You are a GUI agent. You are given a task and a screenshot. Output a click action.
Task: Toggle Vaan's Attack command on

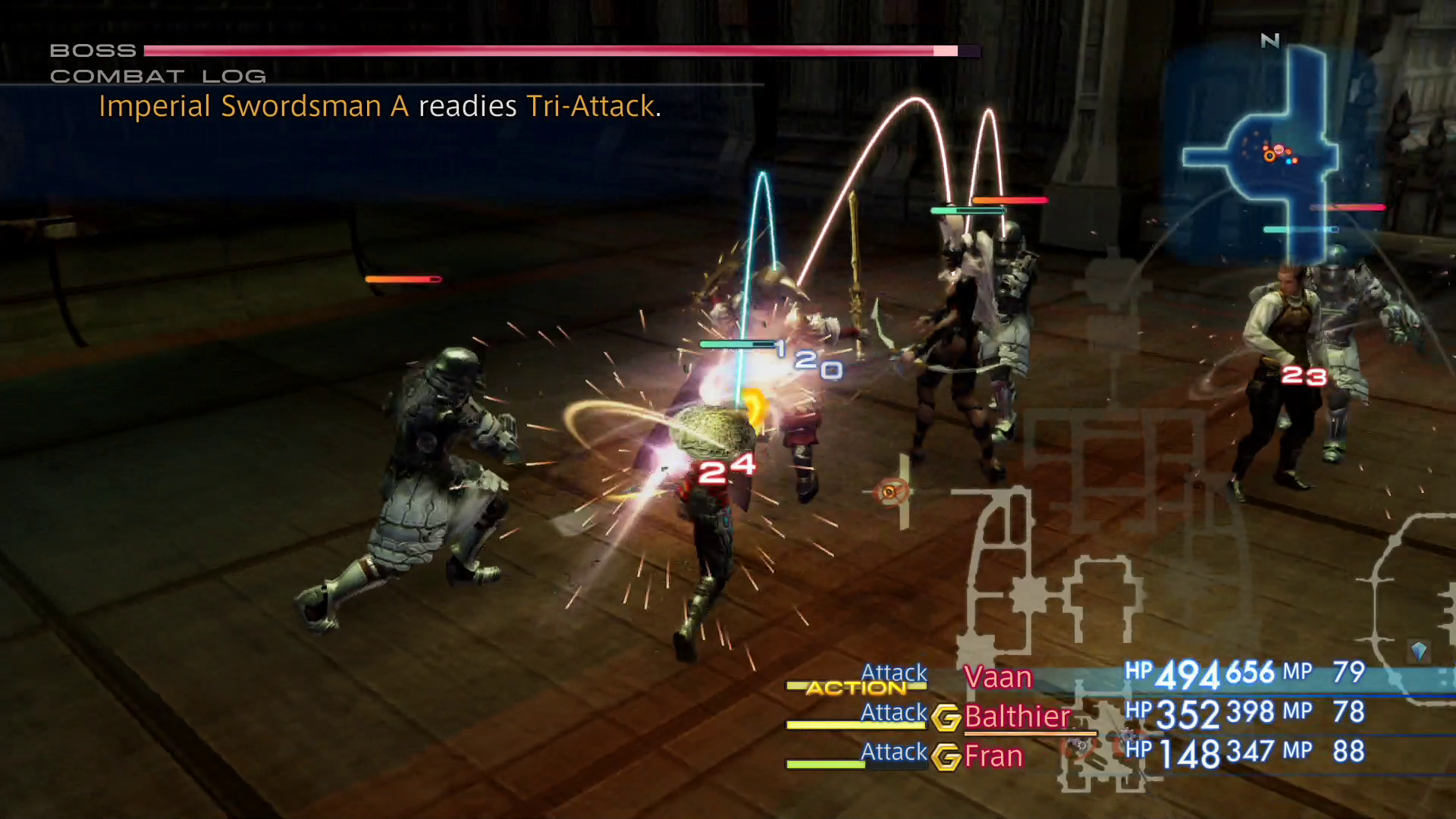893,673
